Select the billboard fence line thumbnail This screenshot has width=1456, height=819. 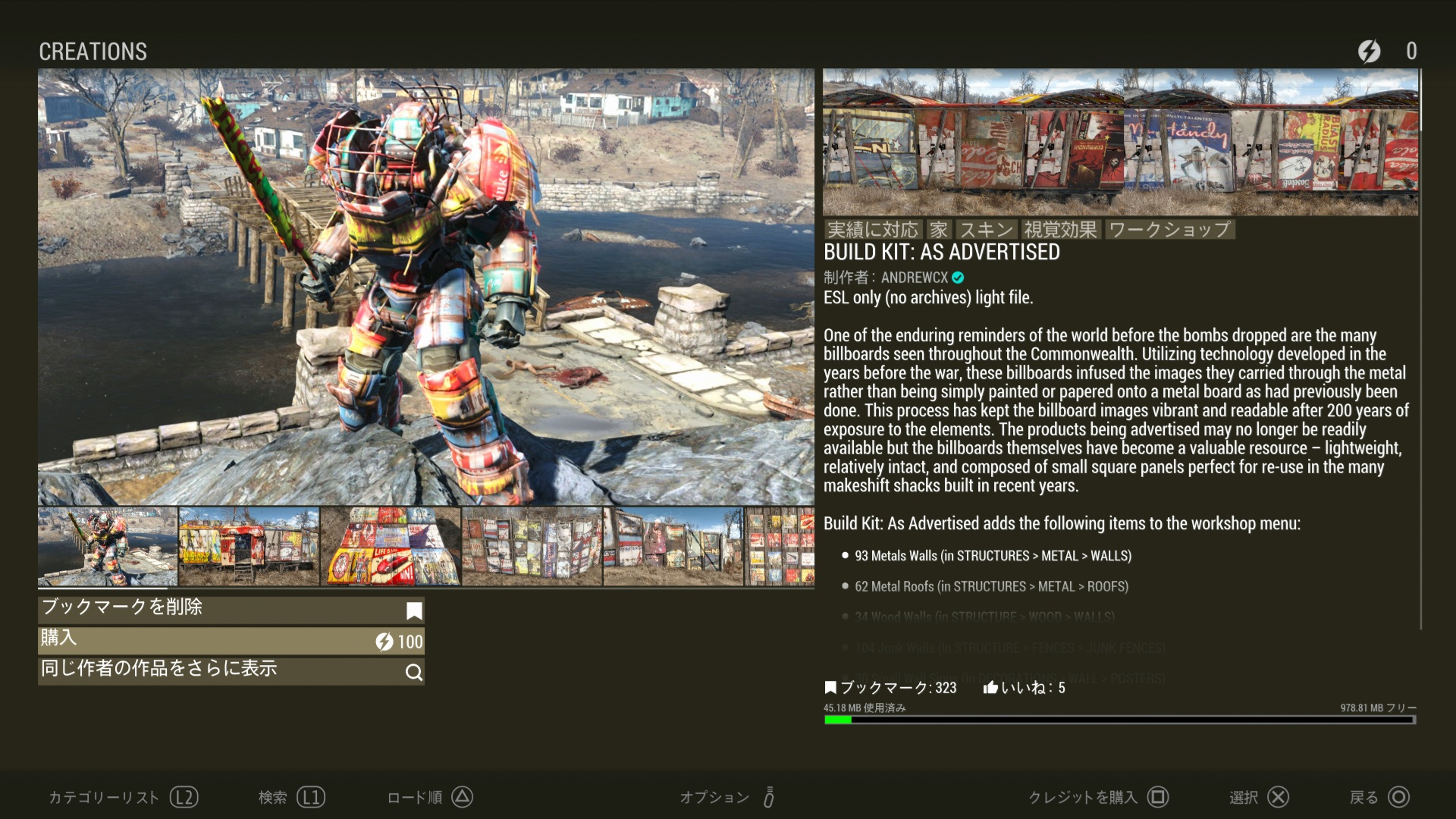(x=673, y=547)
